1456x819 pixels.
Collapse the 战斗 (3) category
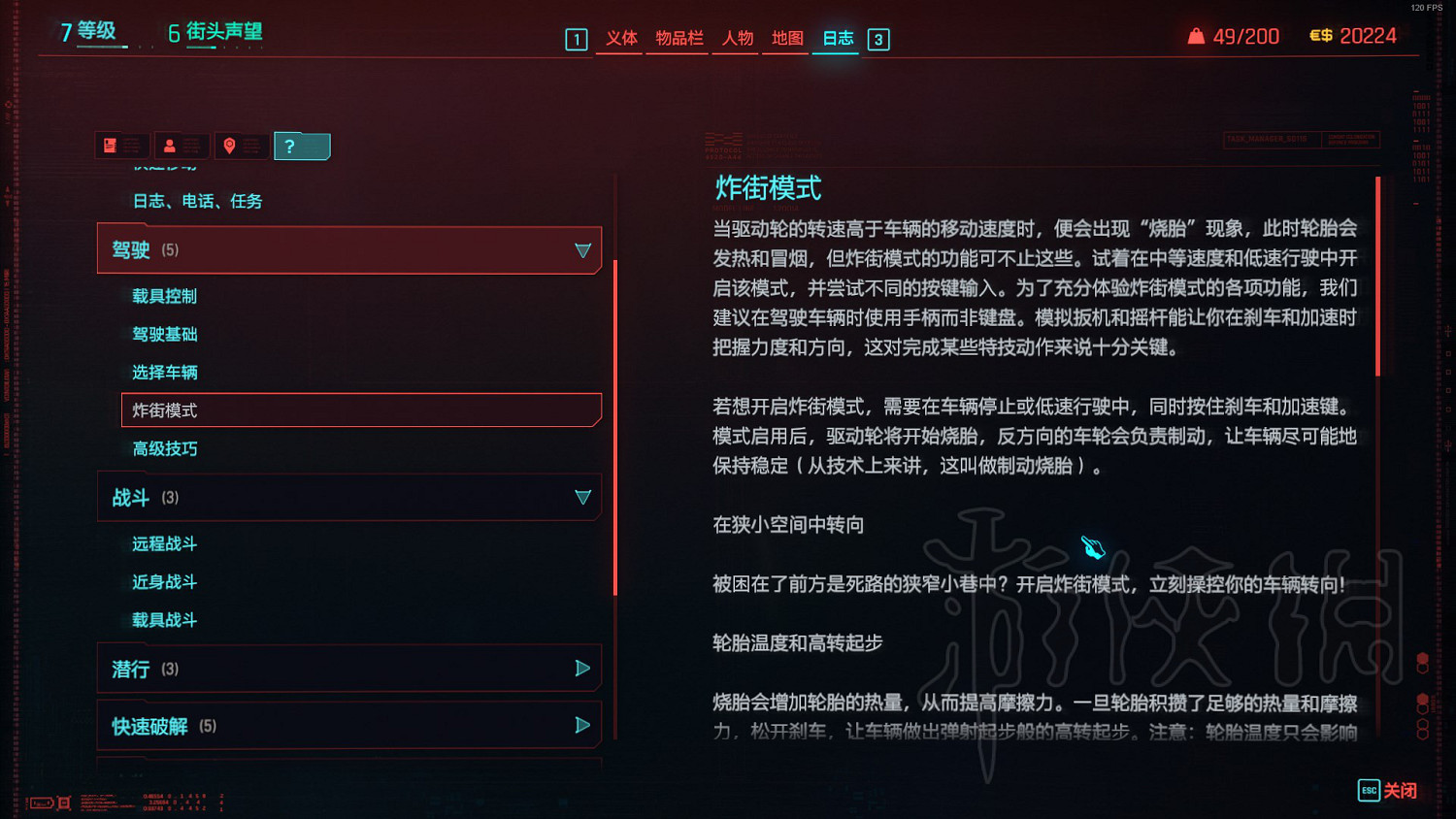click(x=583, y=496)
